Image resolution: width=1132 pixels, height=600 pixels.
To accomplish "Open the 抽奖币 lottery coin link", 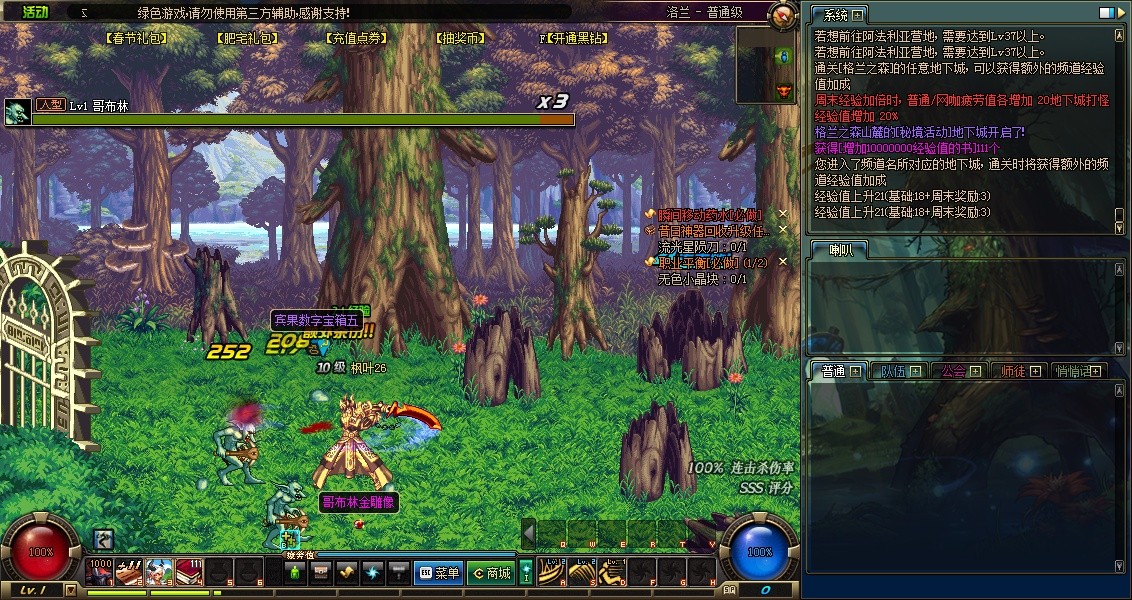I will point(460,39).
